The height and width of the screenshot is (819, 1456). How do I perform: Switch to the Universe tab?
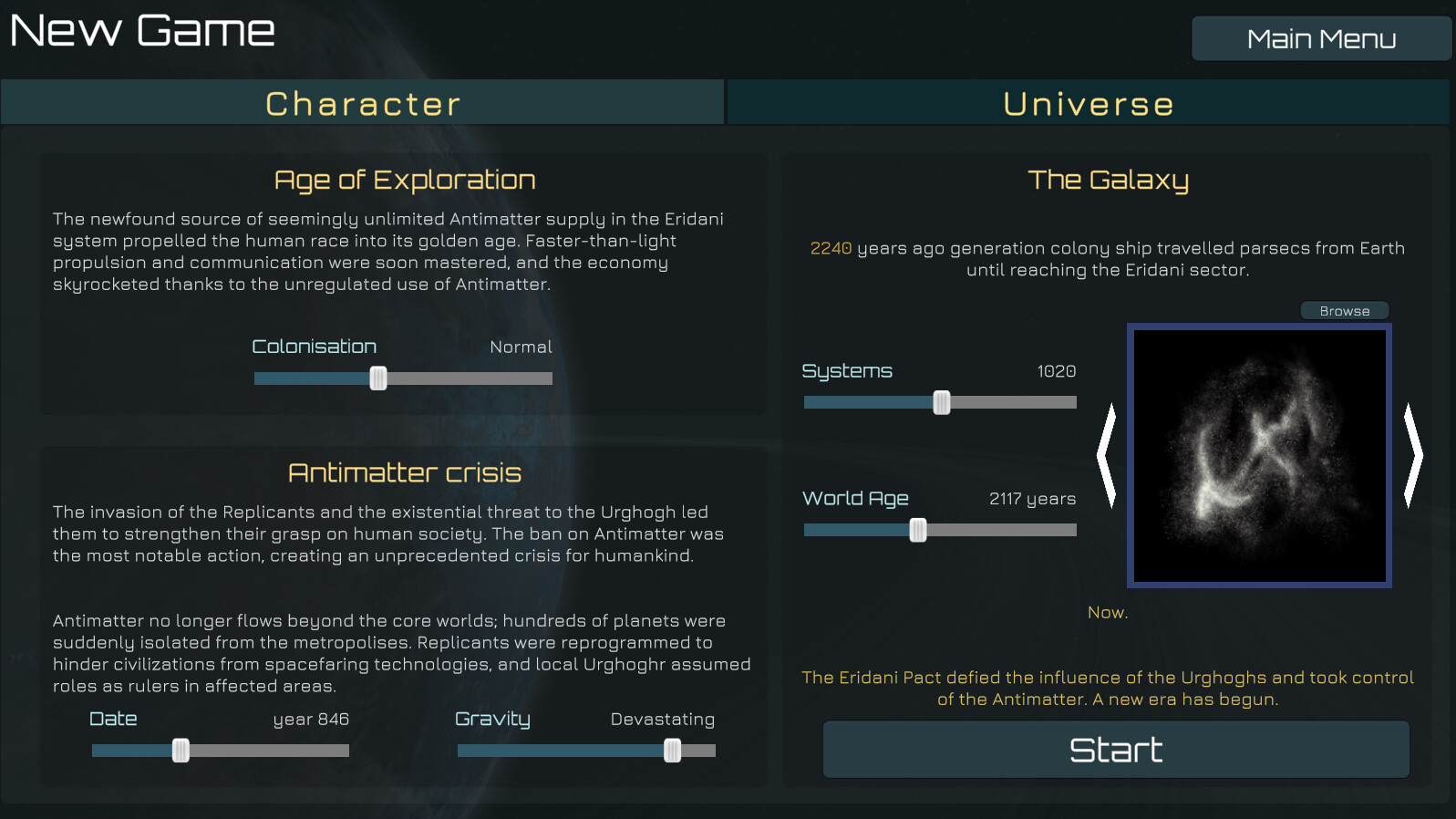point(1088,102)
